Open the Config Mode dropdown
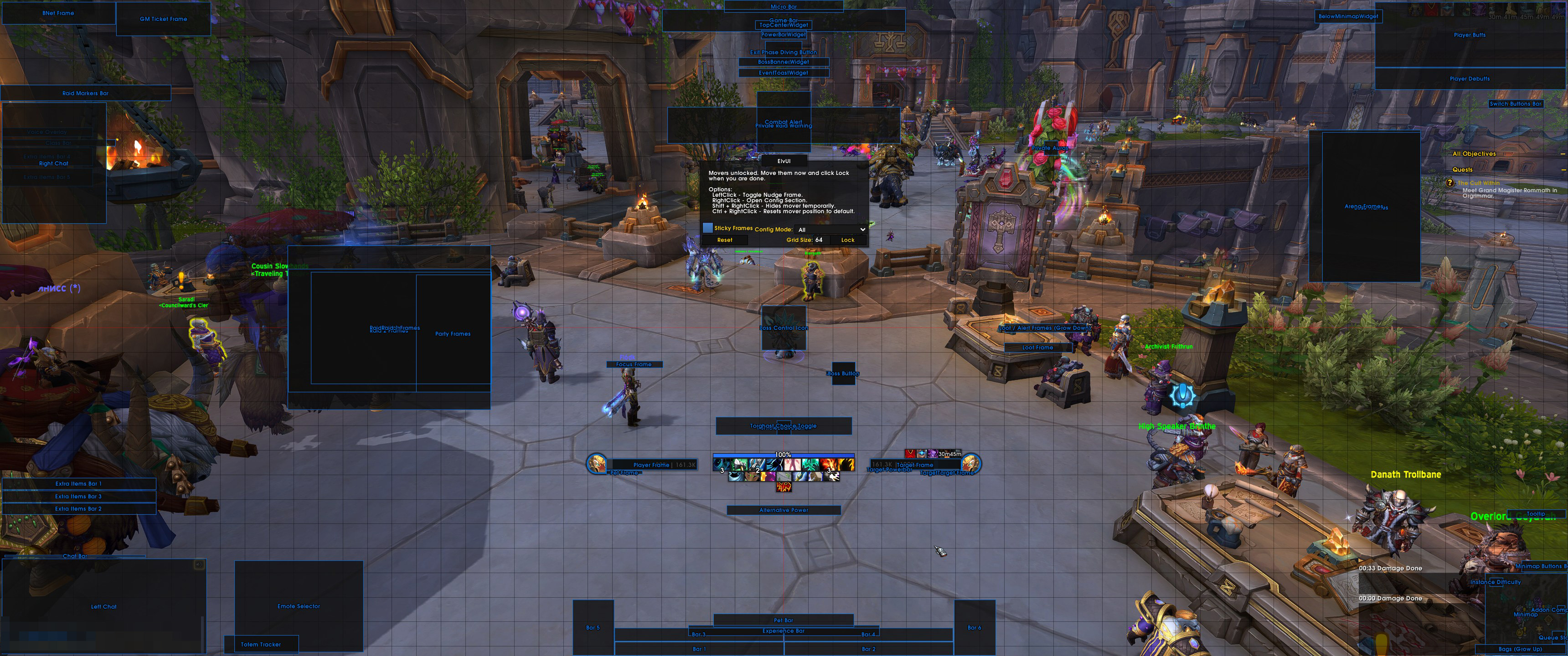This screenshot has width=1568, height=656. pos(831,230)
